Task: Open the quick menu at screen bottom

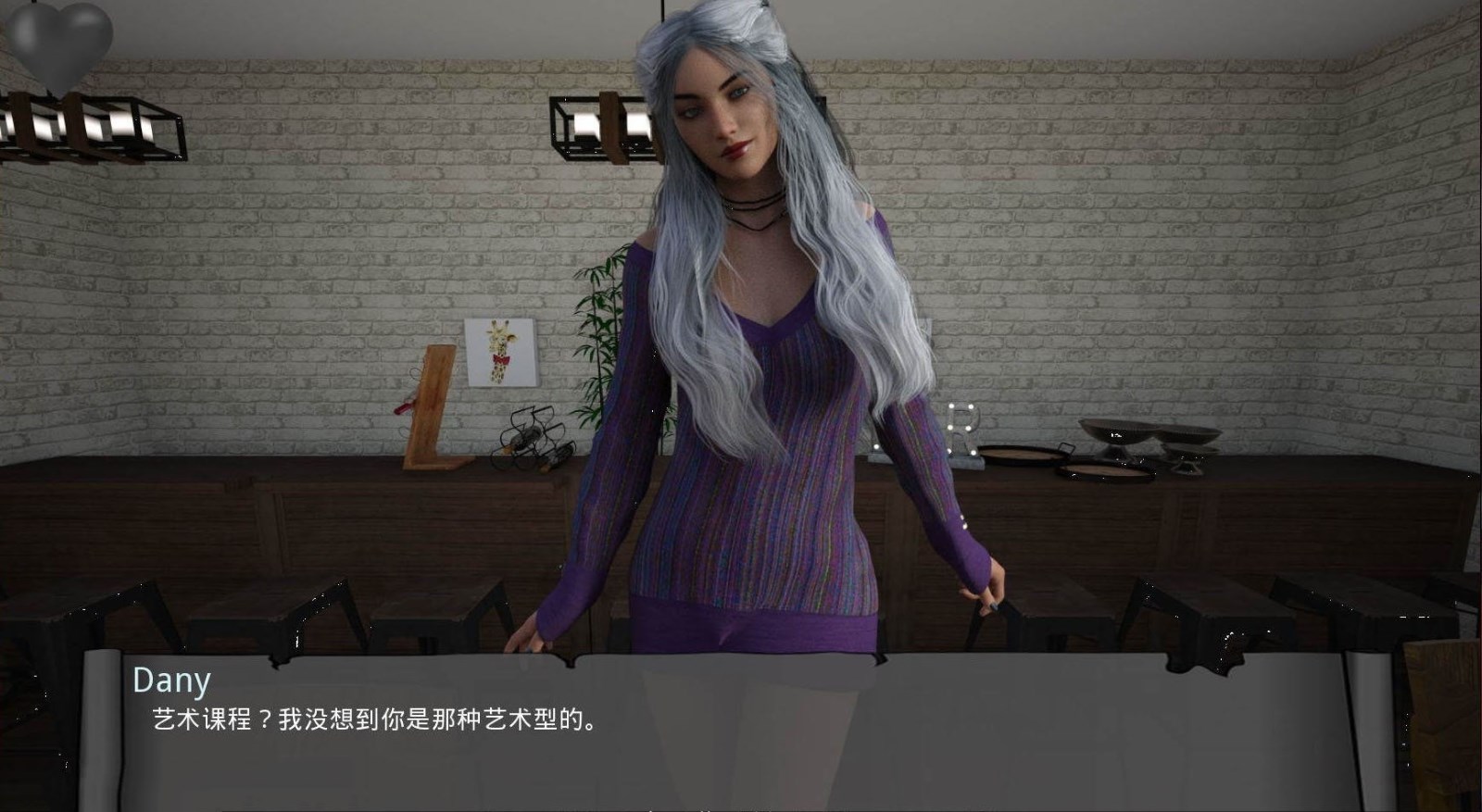Action: coord(741,808)
